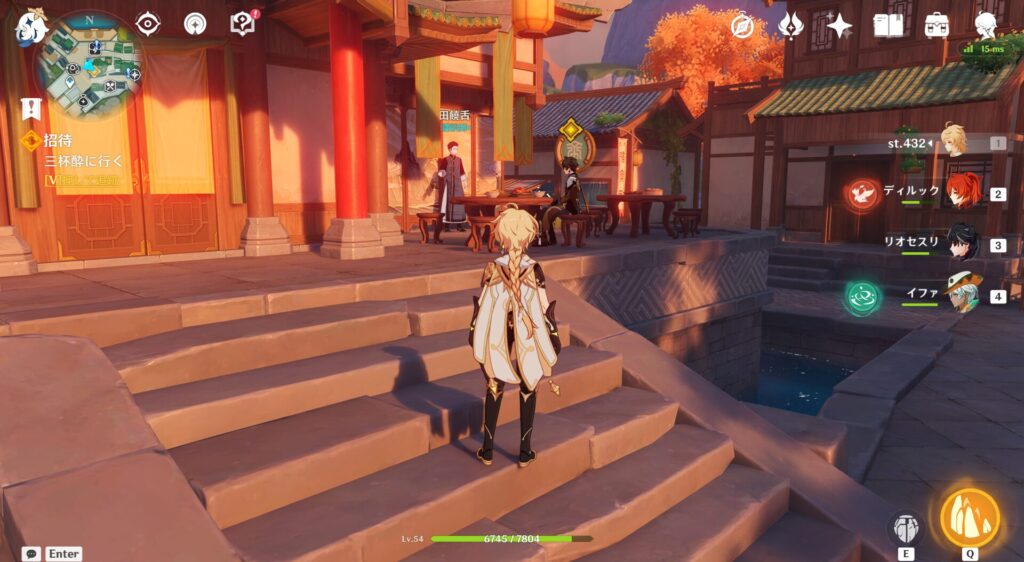Open the tutorial question-mark book icon
The image size is (1024, 562).
242,22
